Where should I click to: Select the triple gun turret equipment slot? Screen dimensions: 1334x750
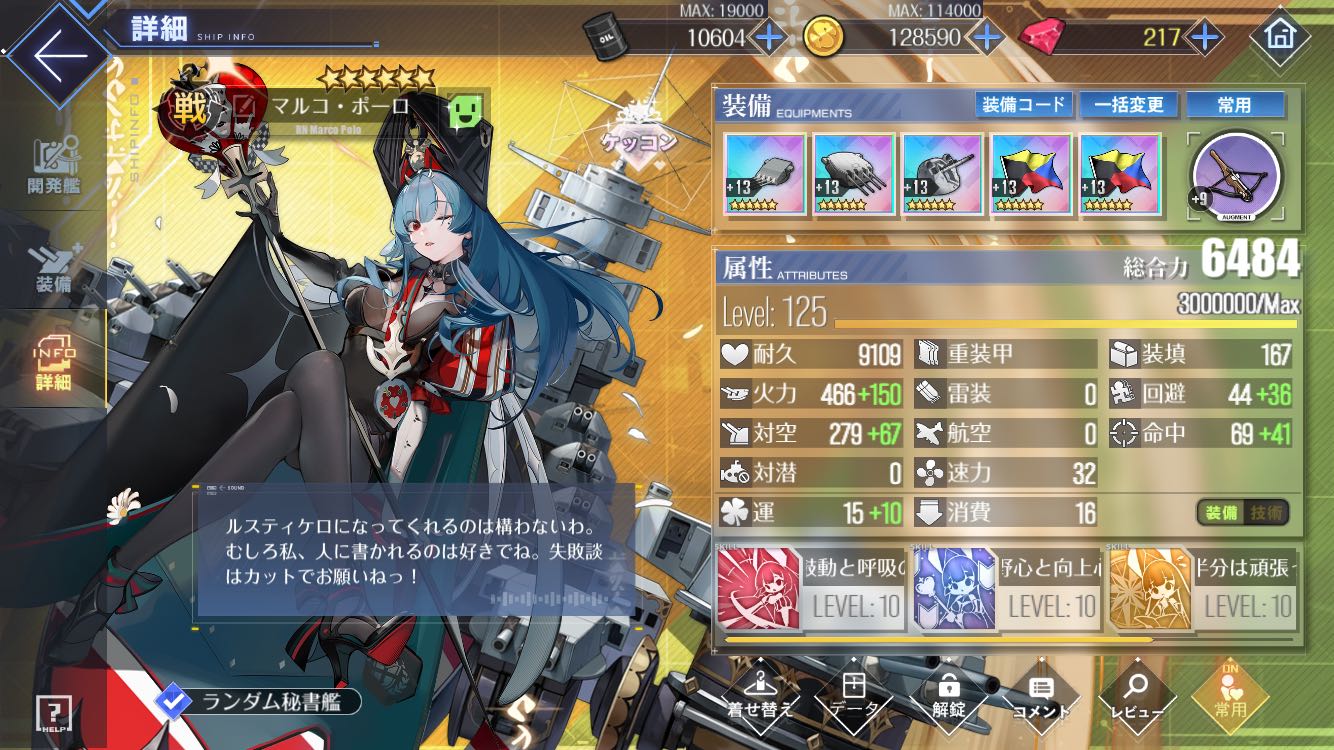[853, 174]
